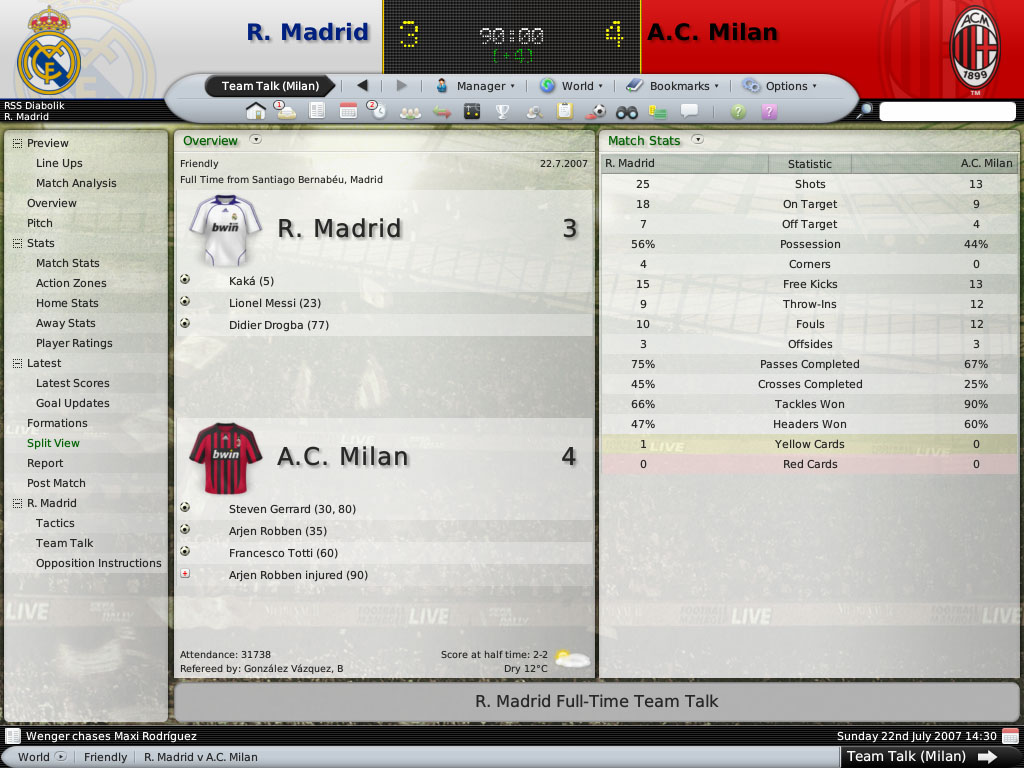
Task: Select Line Ups in the sidebar
Action: (59, 163)
